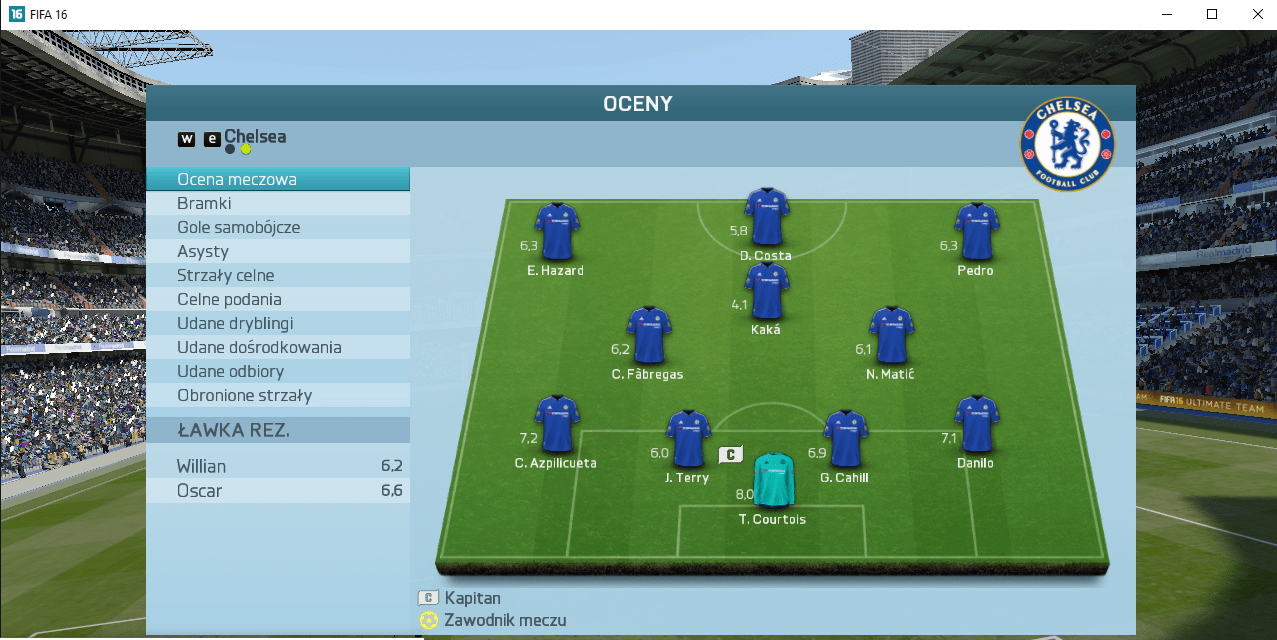
Task: Select Celne podania entry
Action: coord(277,300)
